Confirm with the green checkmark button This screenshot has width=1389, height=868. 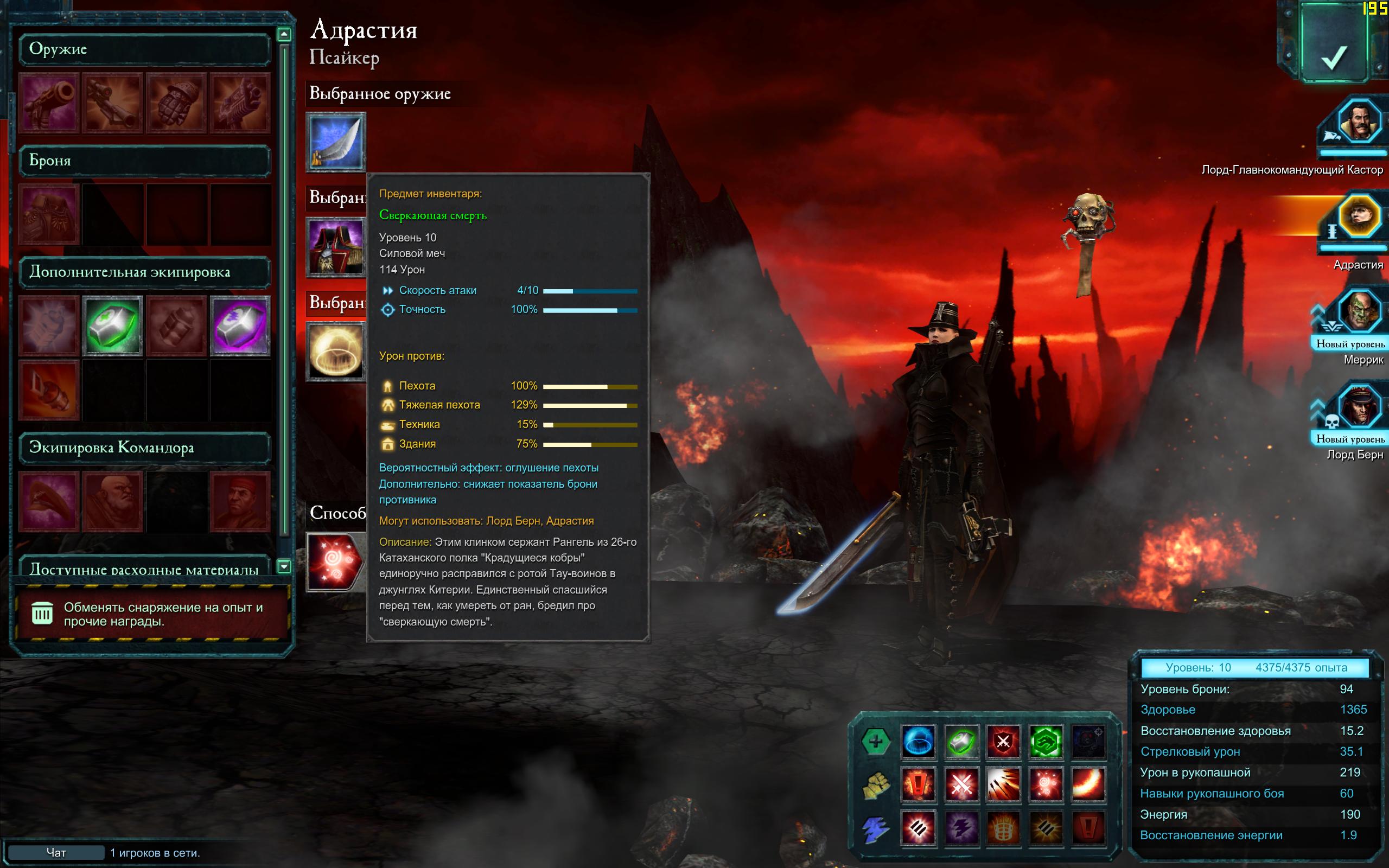tap(1333, 49)
